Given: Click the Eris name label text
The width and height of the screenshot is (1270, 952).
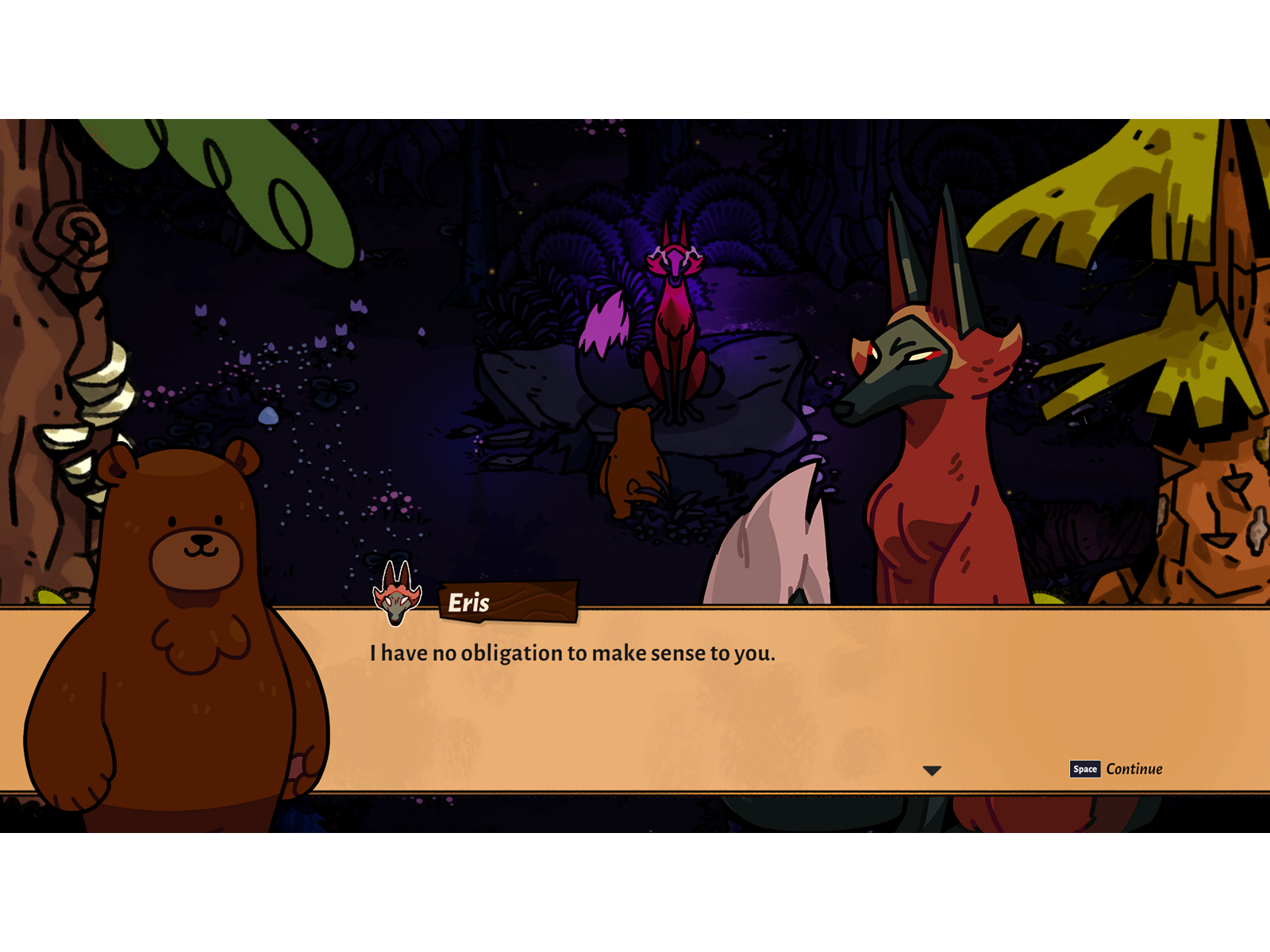Looking at the screenshot, I should coord(467,601).
